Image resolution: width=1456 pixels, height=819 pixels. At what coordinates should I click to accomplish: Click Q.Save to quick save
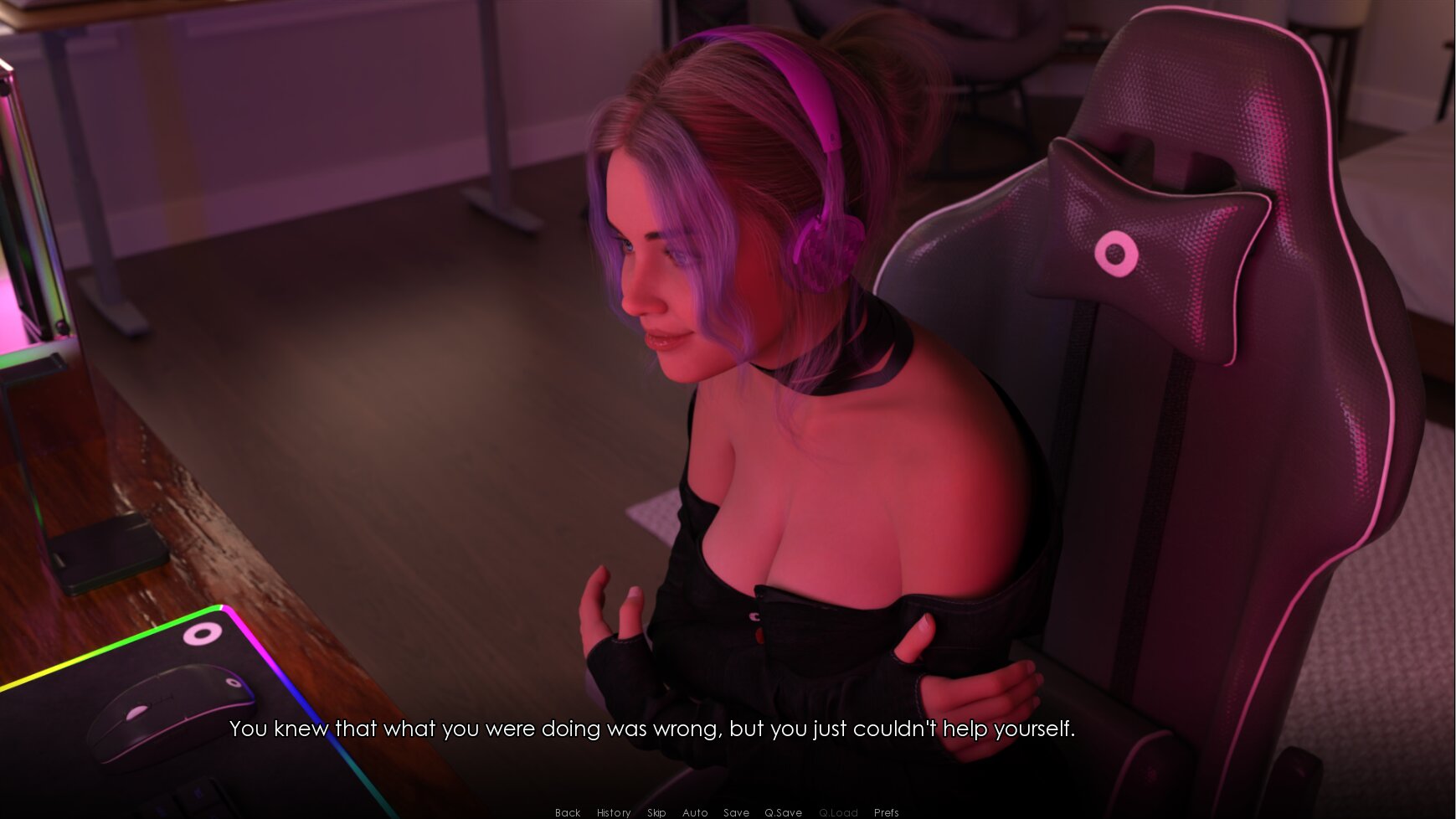783,812
